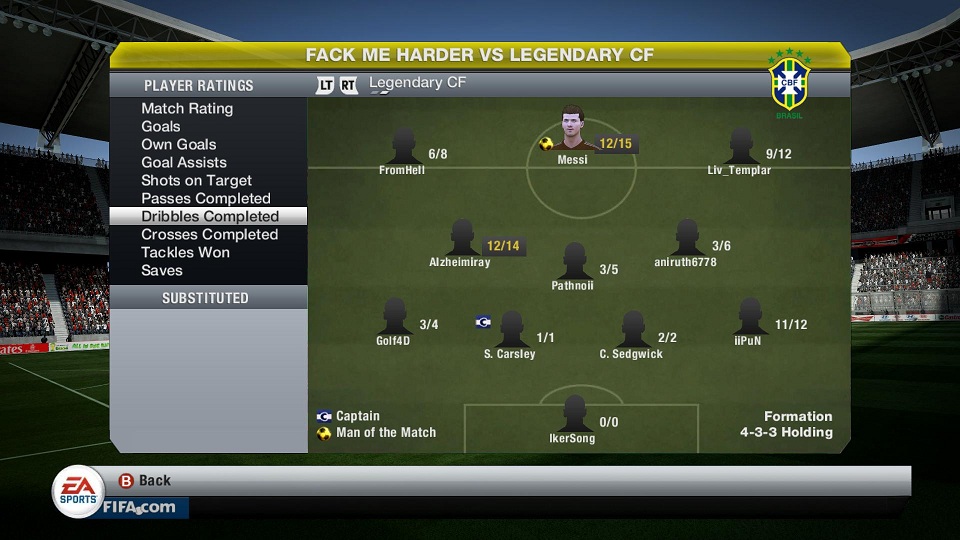Viewport: 960px width, 540px height.
Task: Choose the Liv_Templar player marker
Action: pyautogui.click(x=740, y=148)
